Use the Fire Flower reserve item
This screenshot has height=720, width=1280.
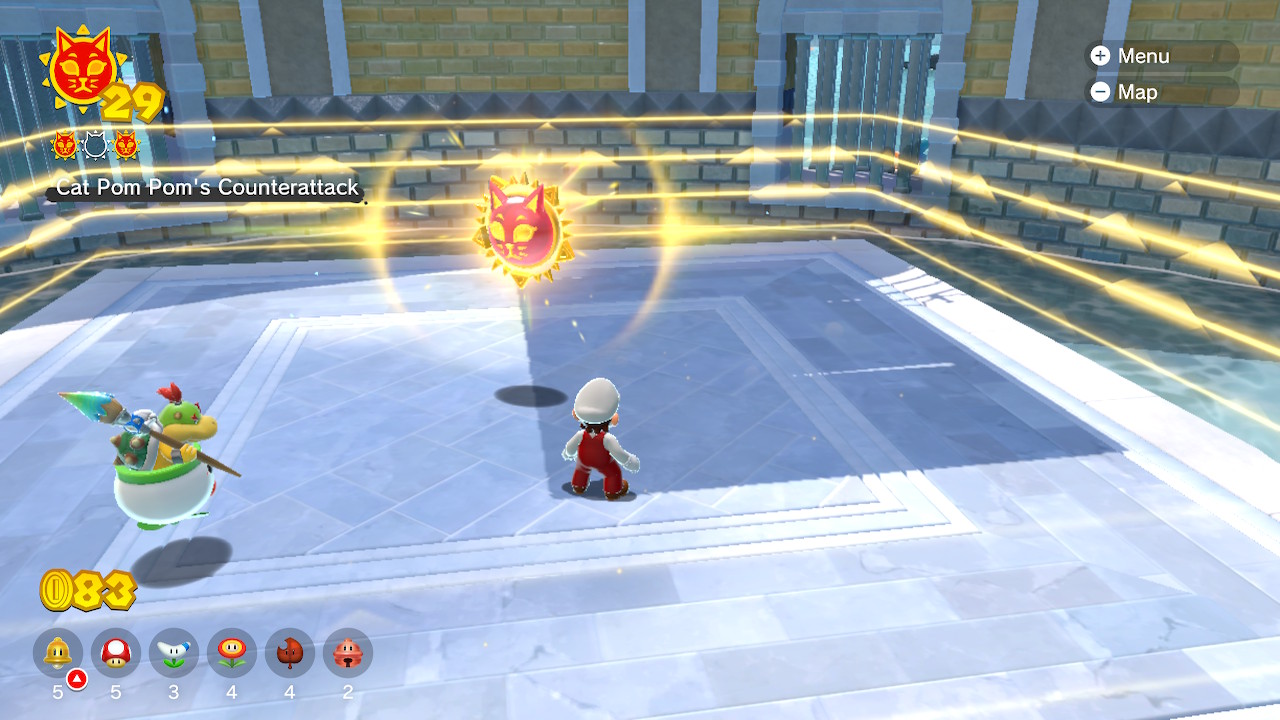232,654
